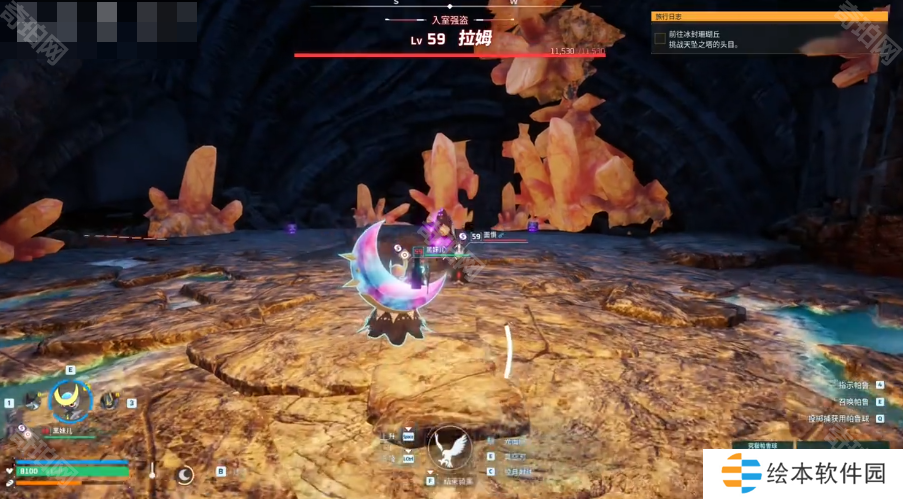Click the crescent moon time-of-day icon
Screen dimensions: 903x499
tap(185, 474)
